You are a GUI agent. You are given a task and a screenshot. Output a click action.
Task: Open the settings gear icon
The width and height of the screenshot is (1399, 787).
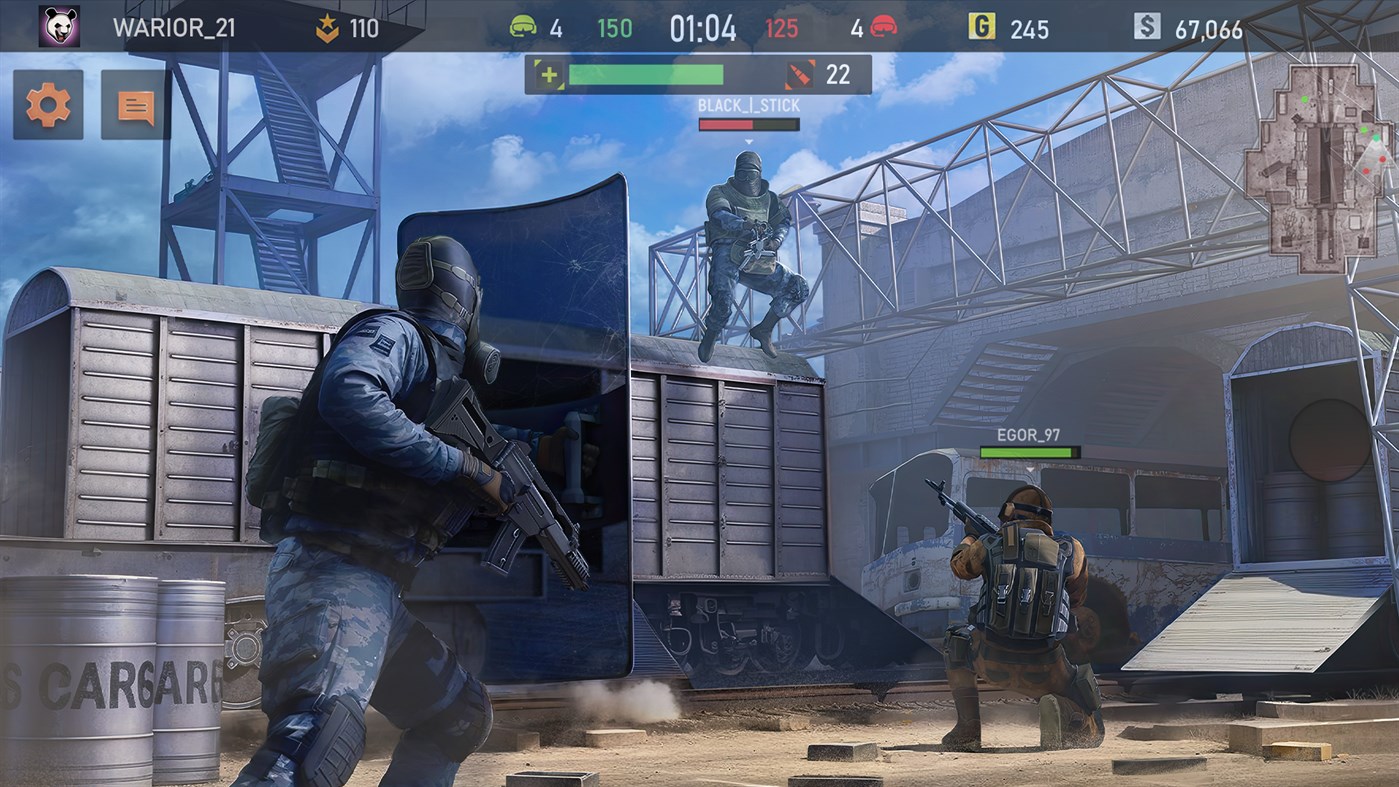(x=47, y=104)
